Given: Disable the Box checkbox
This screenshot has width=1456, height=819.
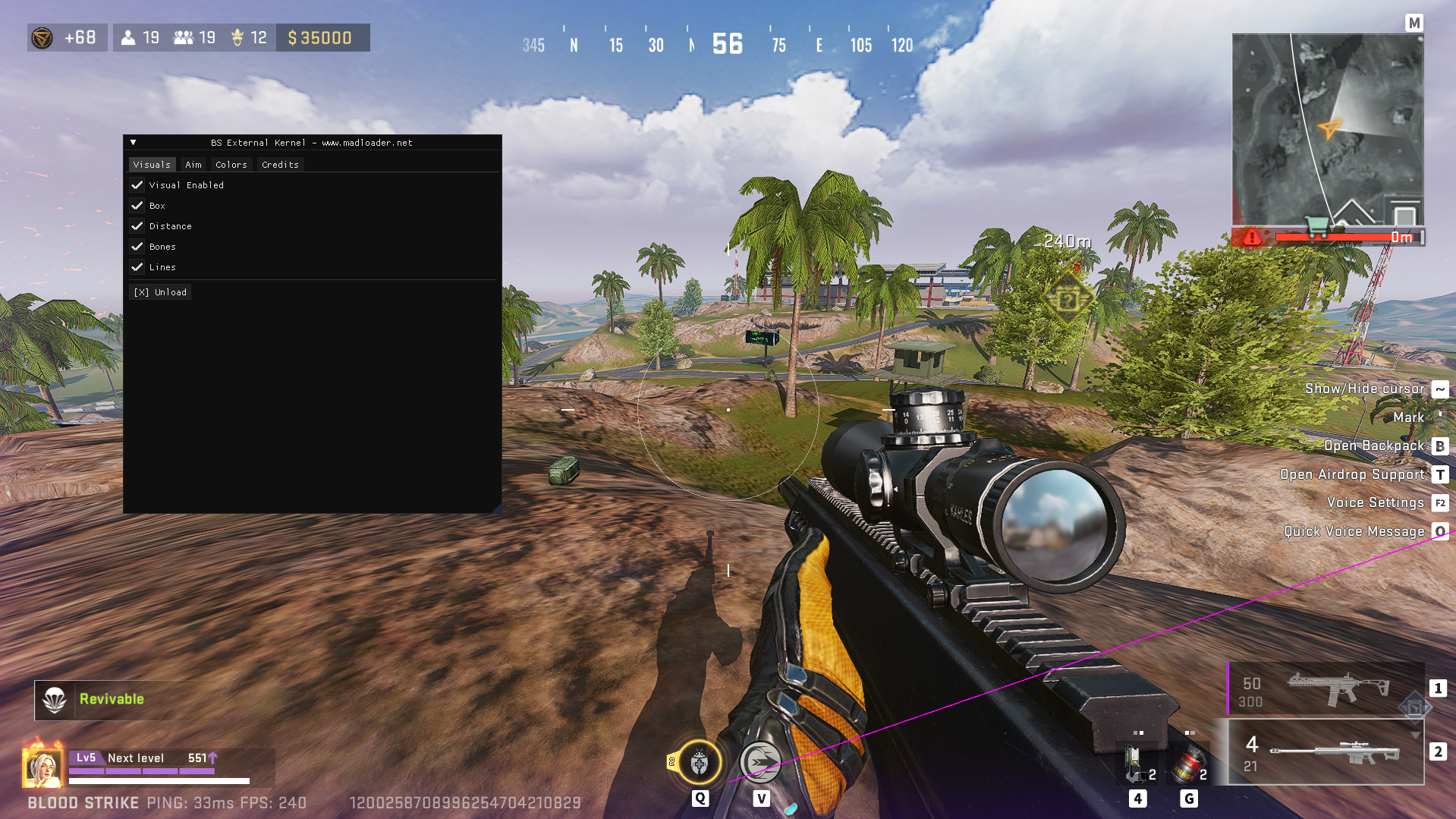Looking at the screenshot, I should 137,205.
